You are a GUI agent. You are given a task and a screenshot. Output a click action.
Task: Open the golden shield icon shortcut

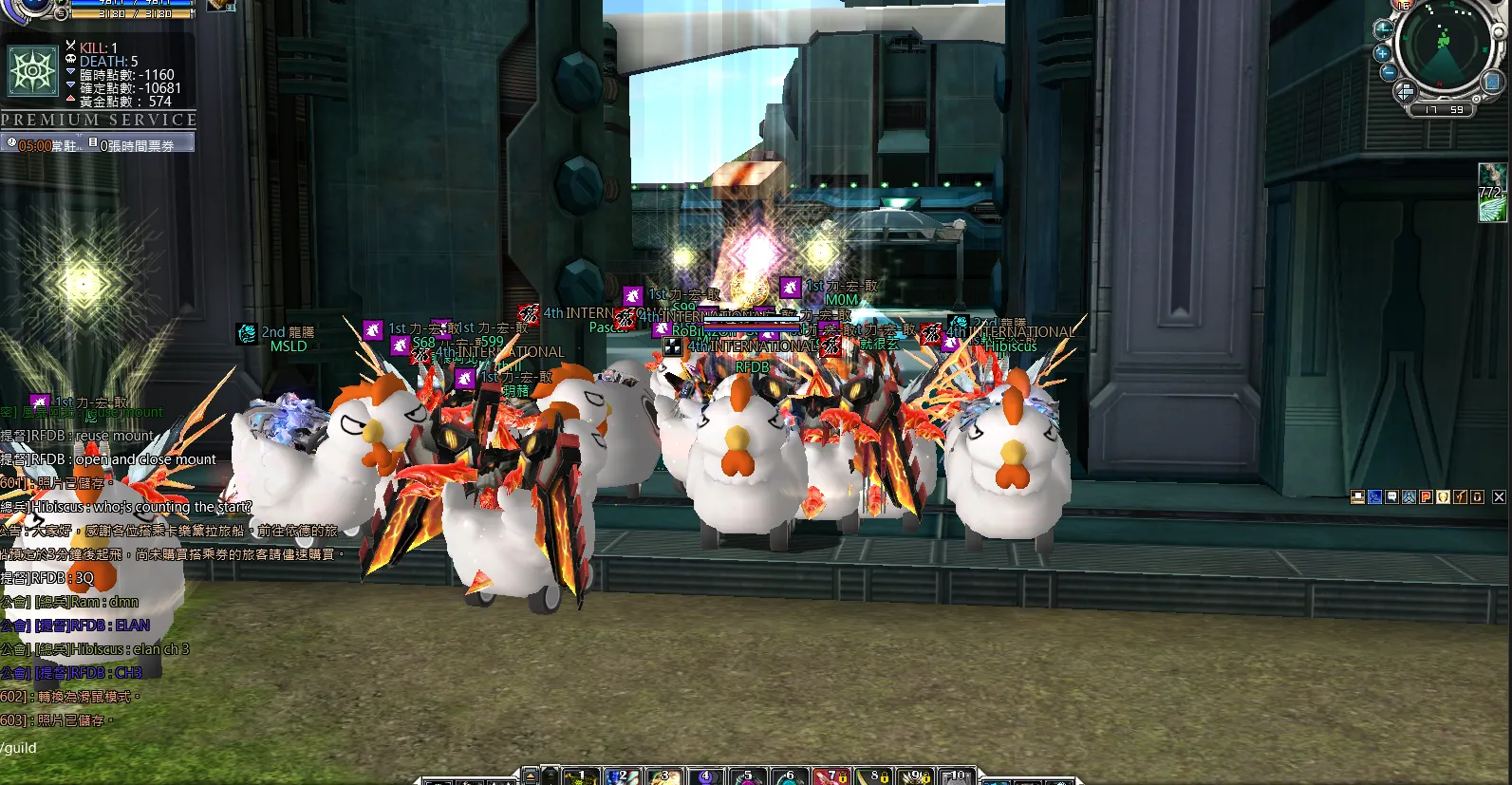tap(1443, 496)
